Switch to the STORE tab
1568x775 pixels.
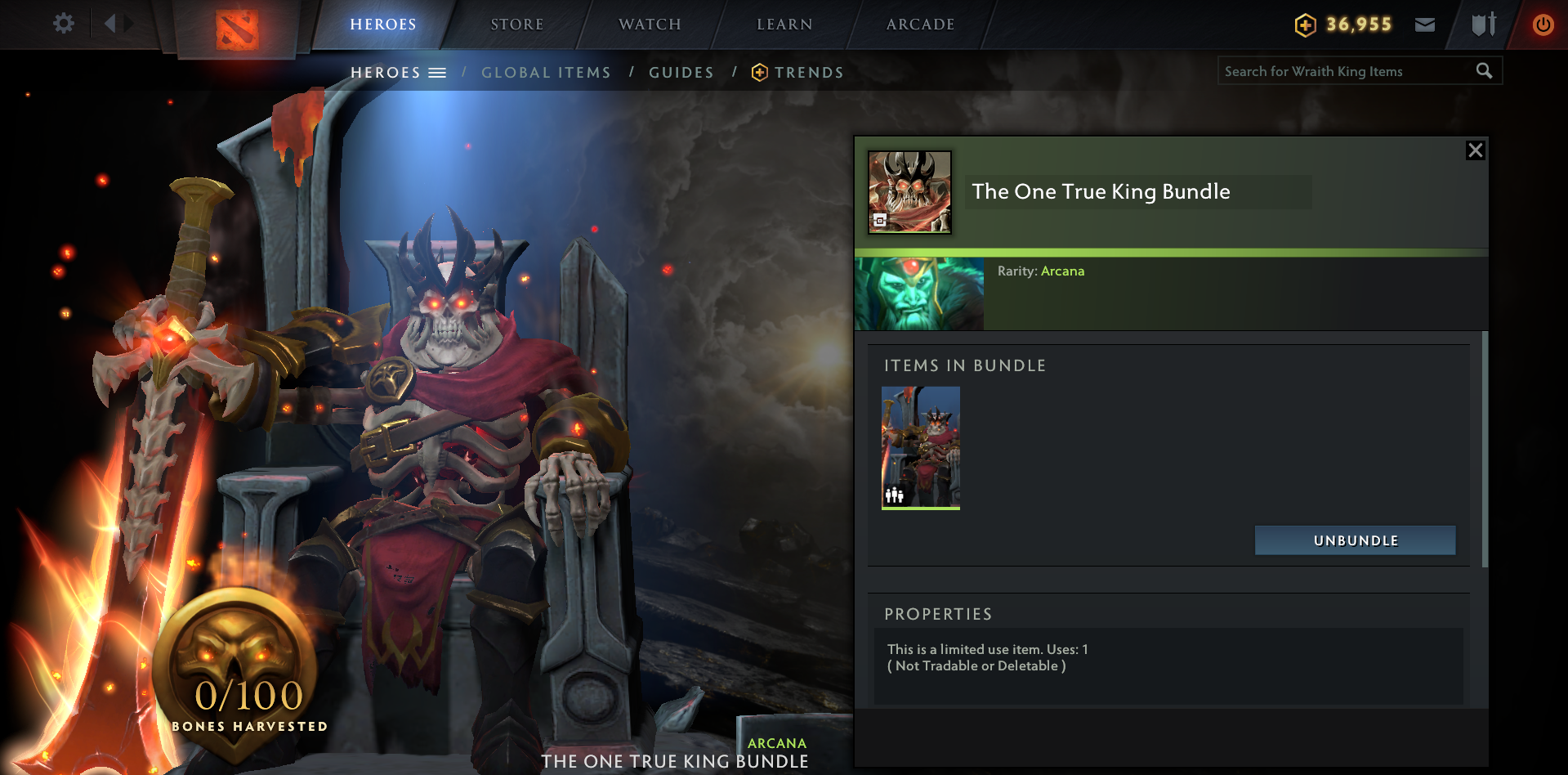click(516, 24)
